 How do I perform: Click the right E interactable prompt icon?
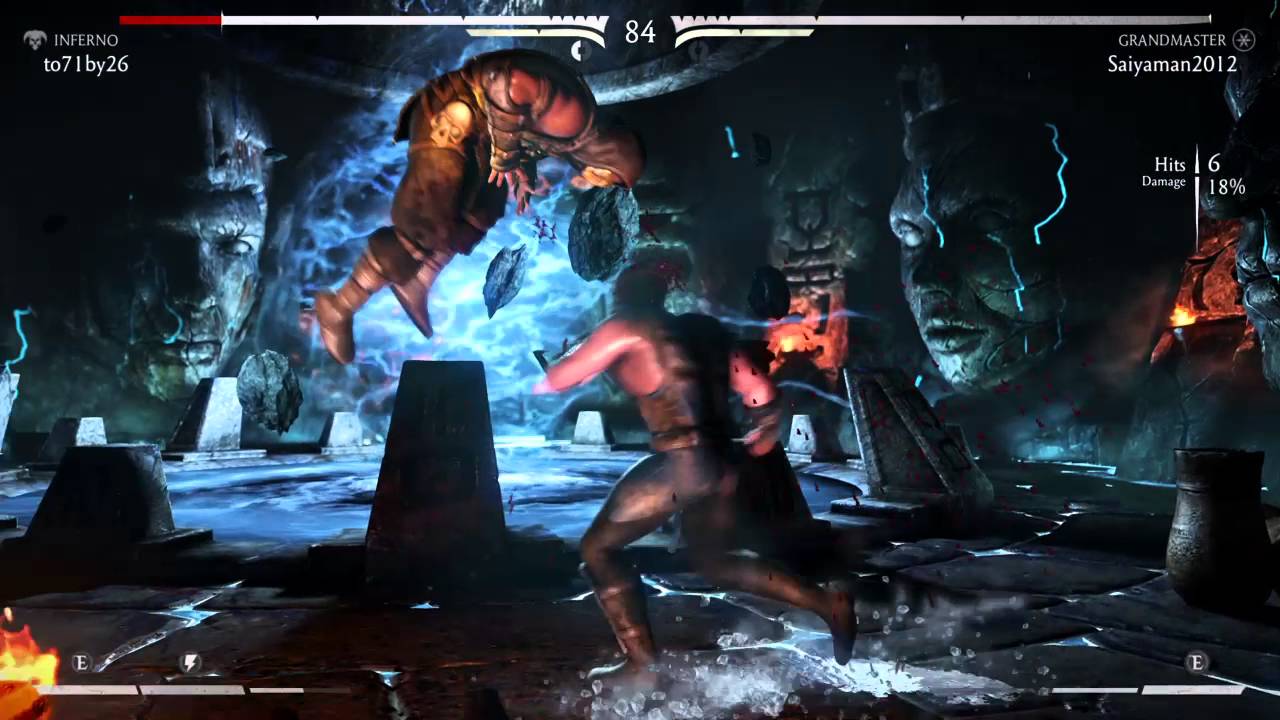point(1194,662)
